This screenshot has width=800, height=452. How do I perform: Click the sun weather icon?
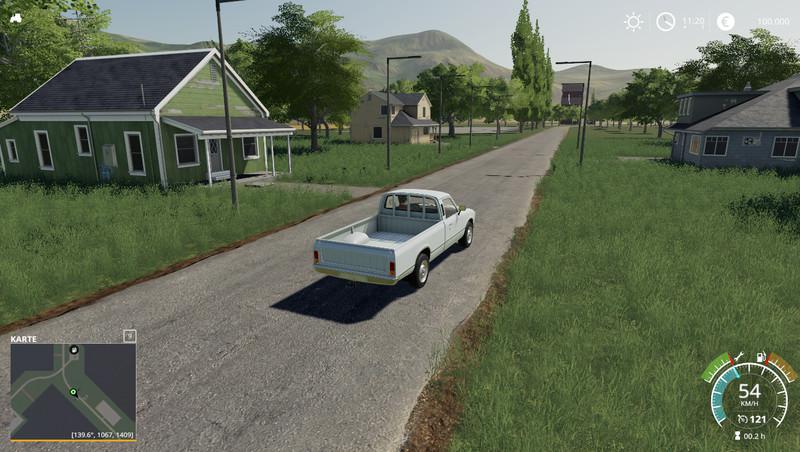[633, 22]
